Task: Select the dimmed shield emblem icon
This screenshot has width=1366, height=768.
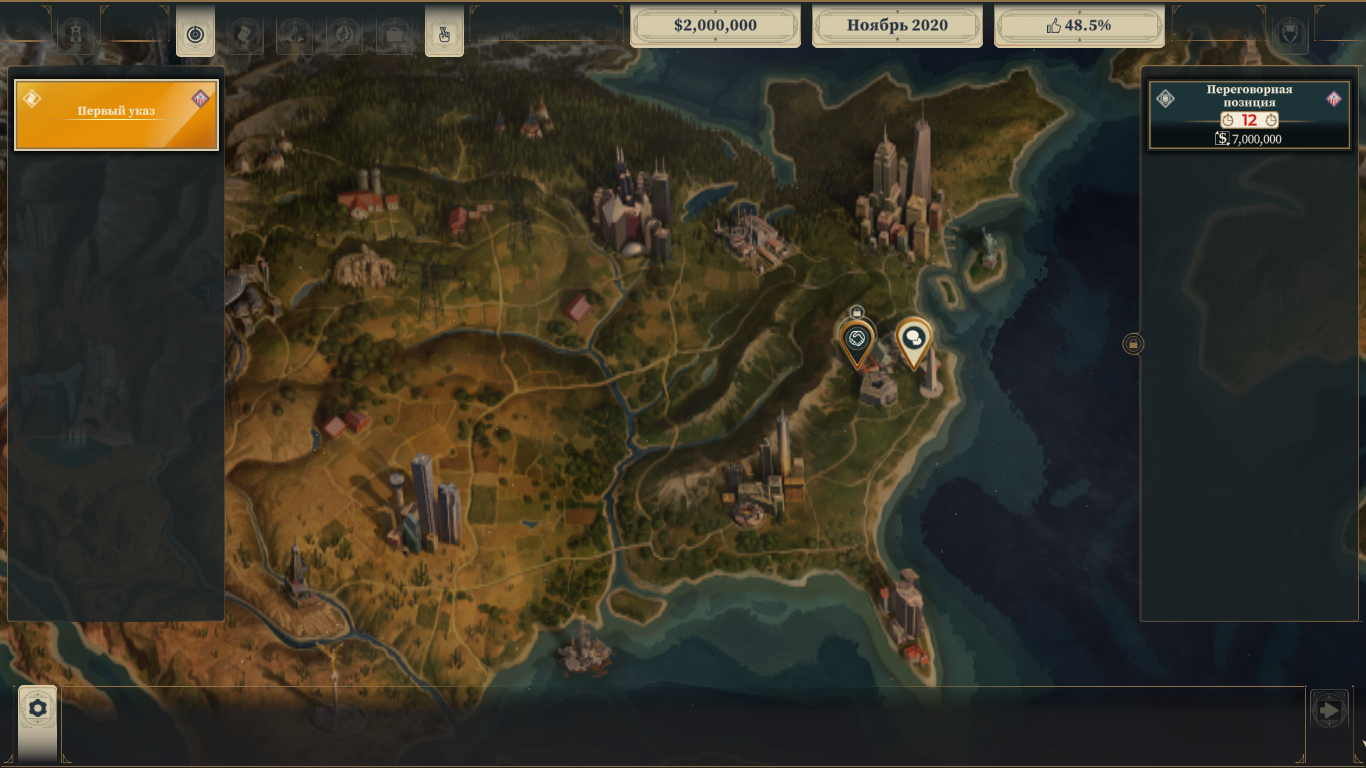Action: point(1289,34)
